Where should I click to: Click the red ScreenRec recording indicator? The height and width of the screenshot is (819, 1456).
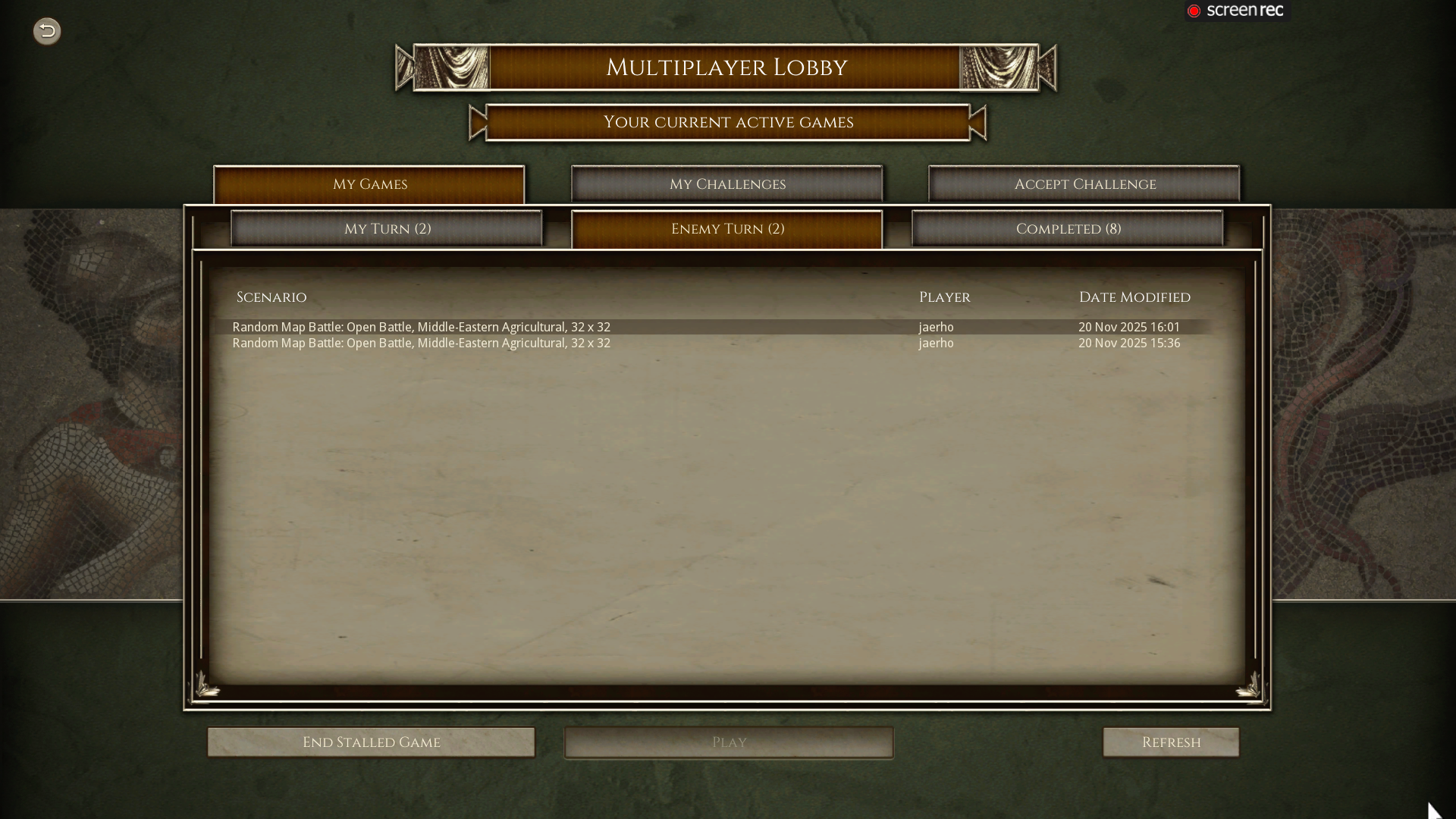click(1193, 10)
